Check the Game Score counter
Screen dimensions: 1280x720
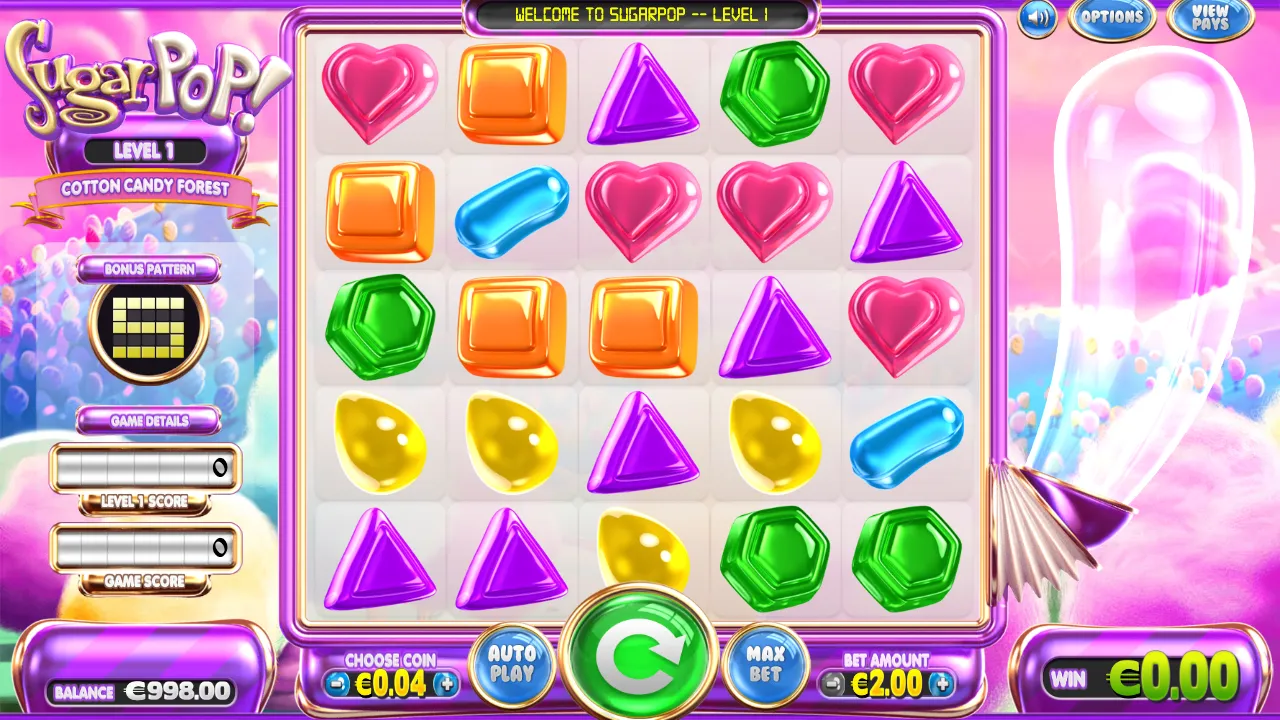(x=145, y=547)
